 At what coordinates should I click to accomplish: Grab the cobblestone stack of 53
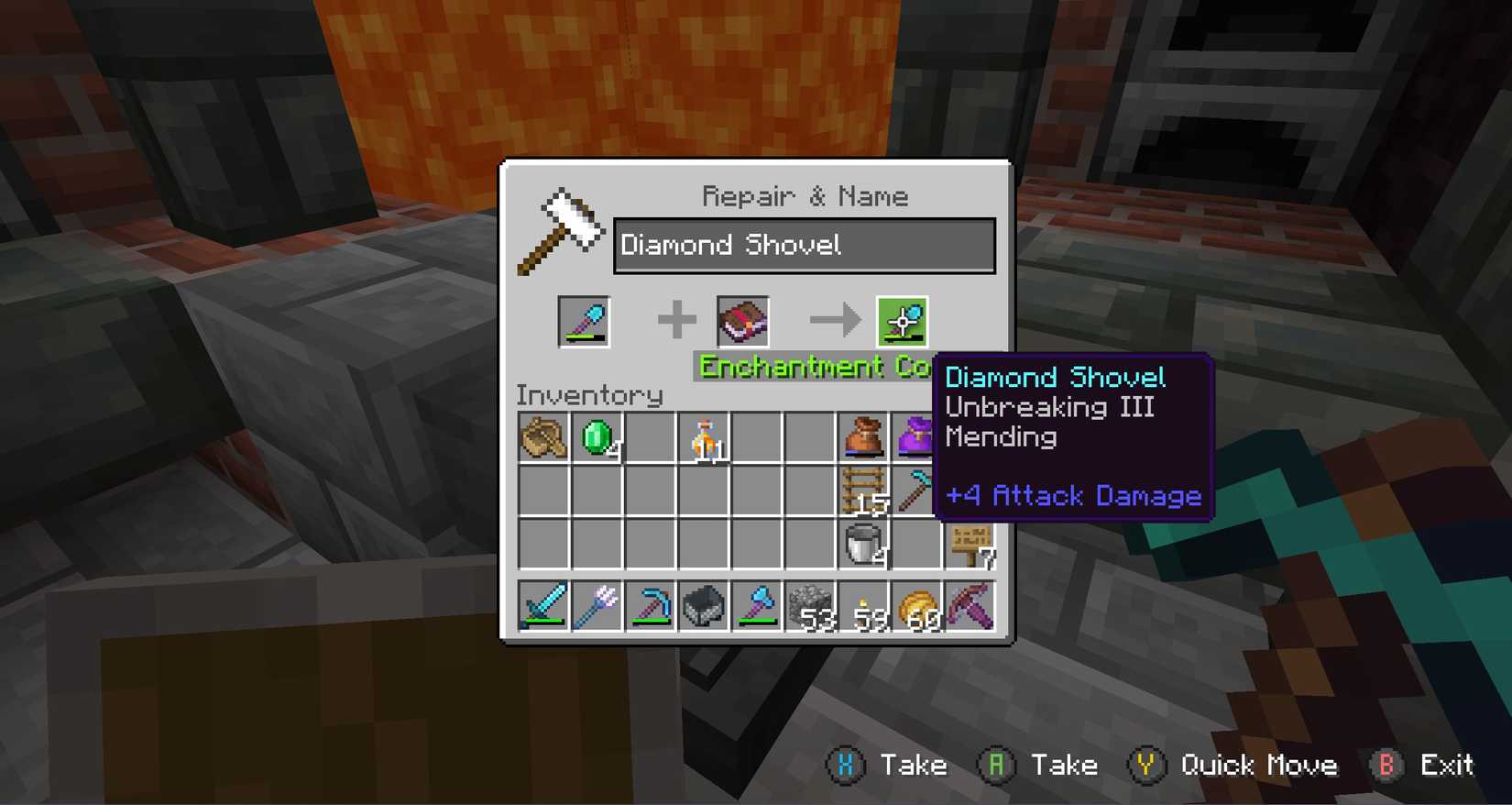(x=810, y=605)
